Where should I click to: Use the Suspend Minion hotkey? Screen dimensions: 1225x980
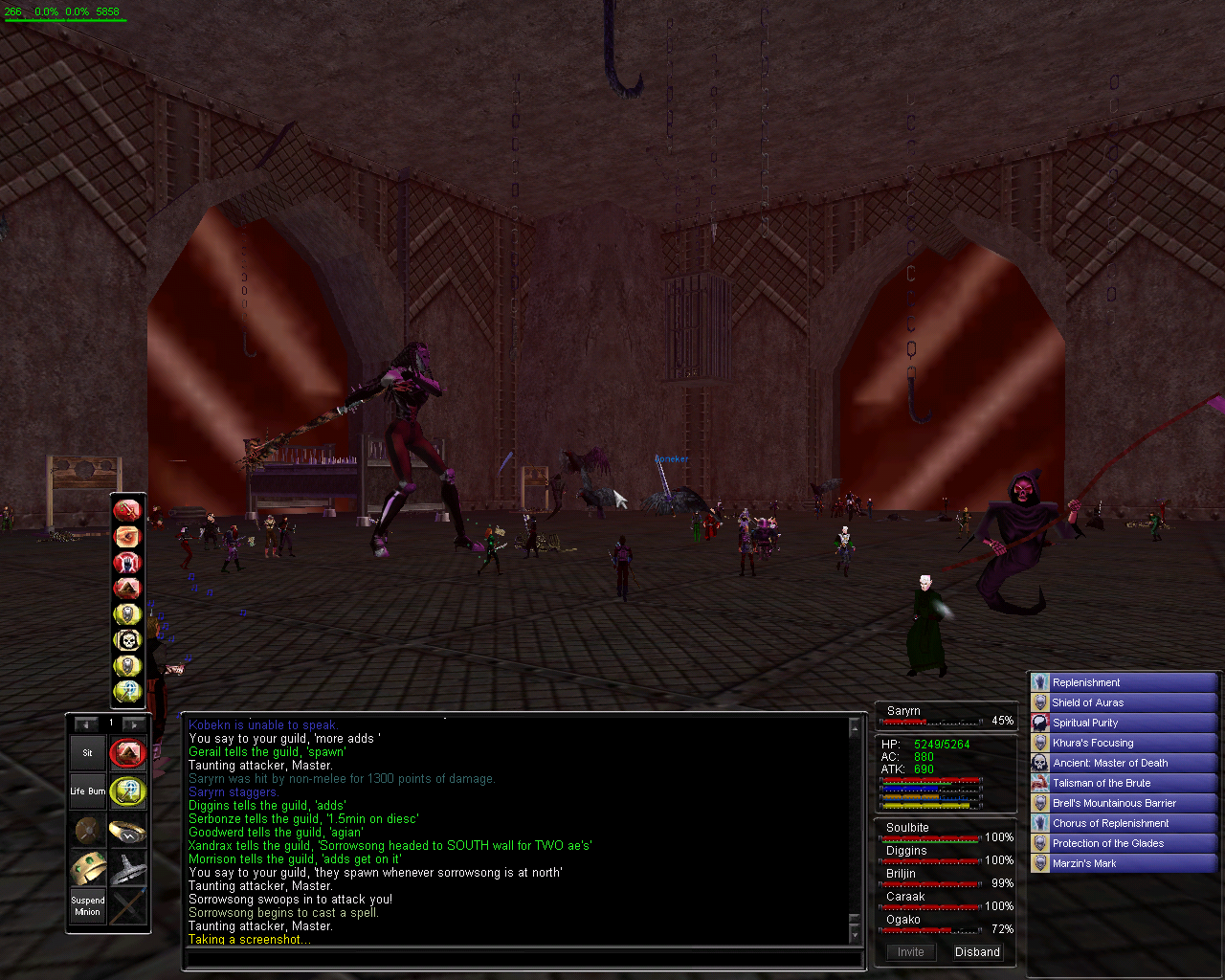point(87,906)
